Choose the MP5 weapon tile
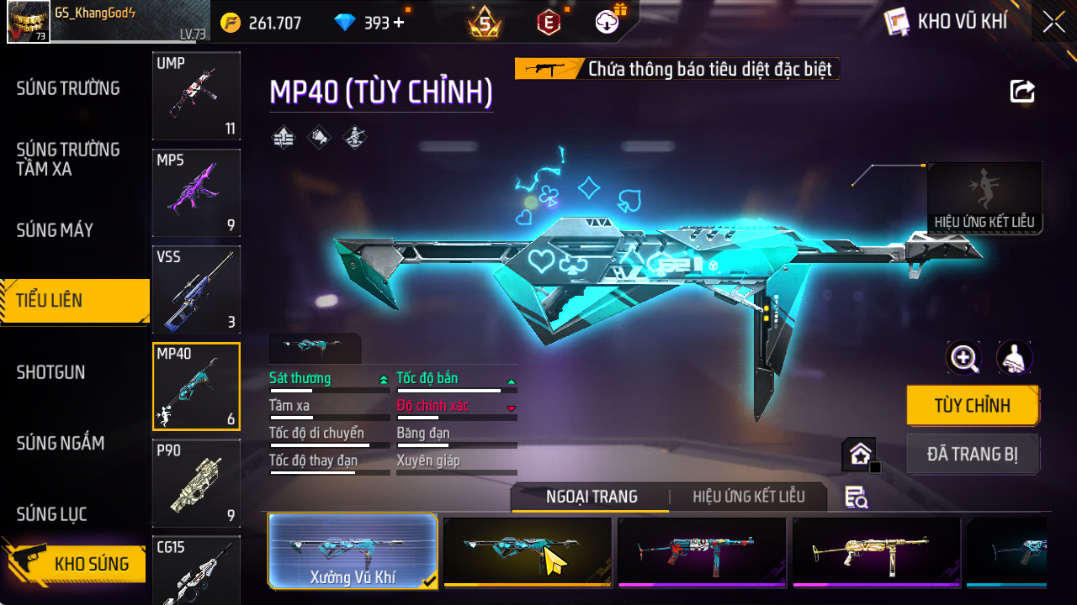This screenshot has width=1077, height=605. tap(196, 192)
